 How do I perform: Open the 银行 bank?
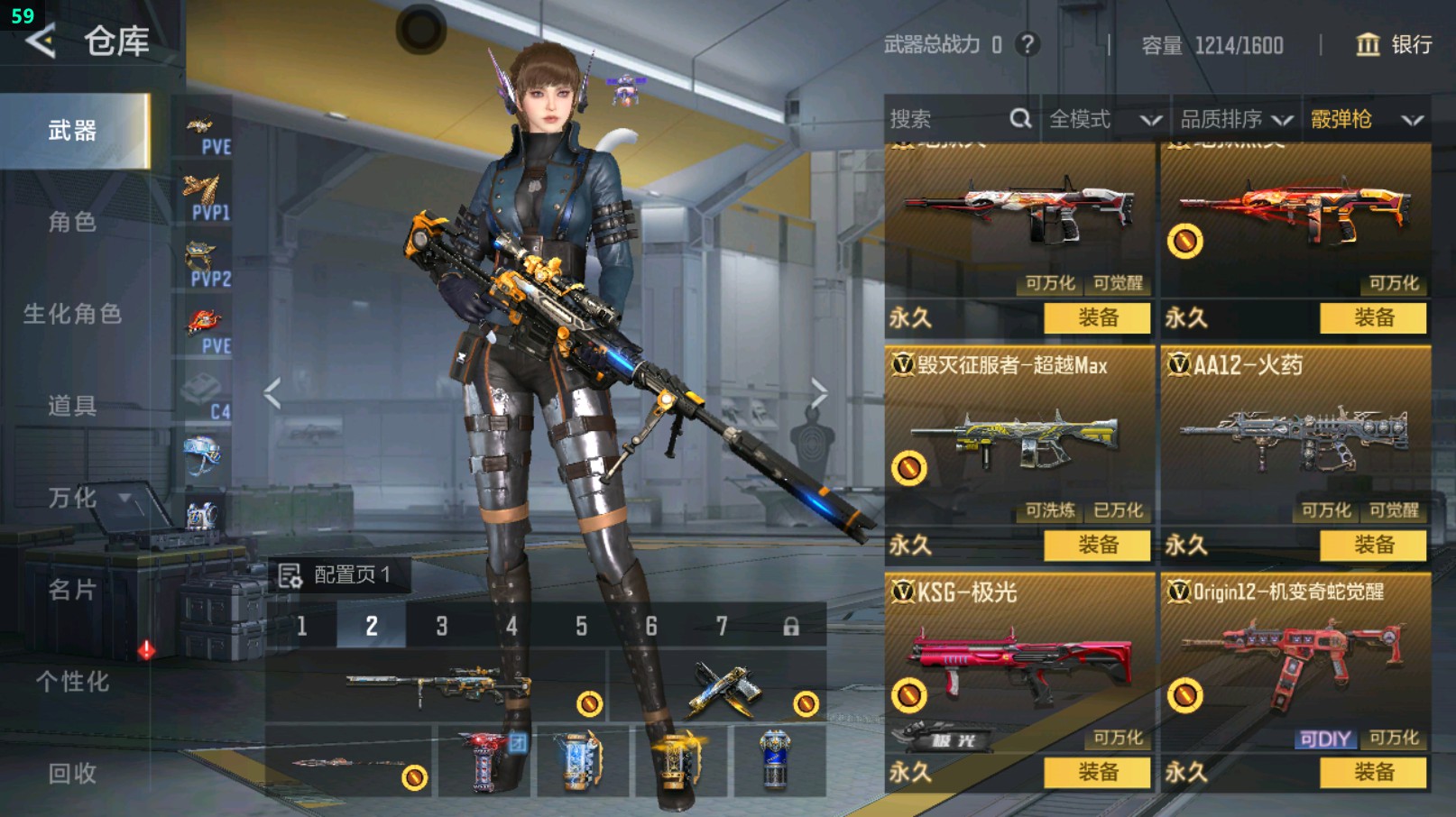[x=1395, y=44]
